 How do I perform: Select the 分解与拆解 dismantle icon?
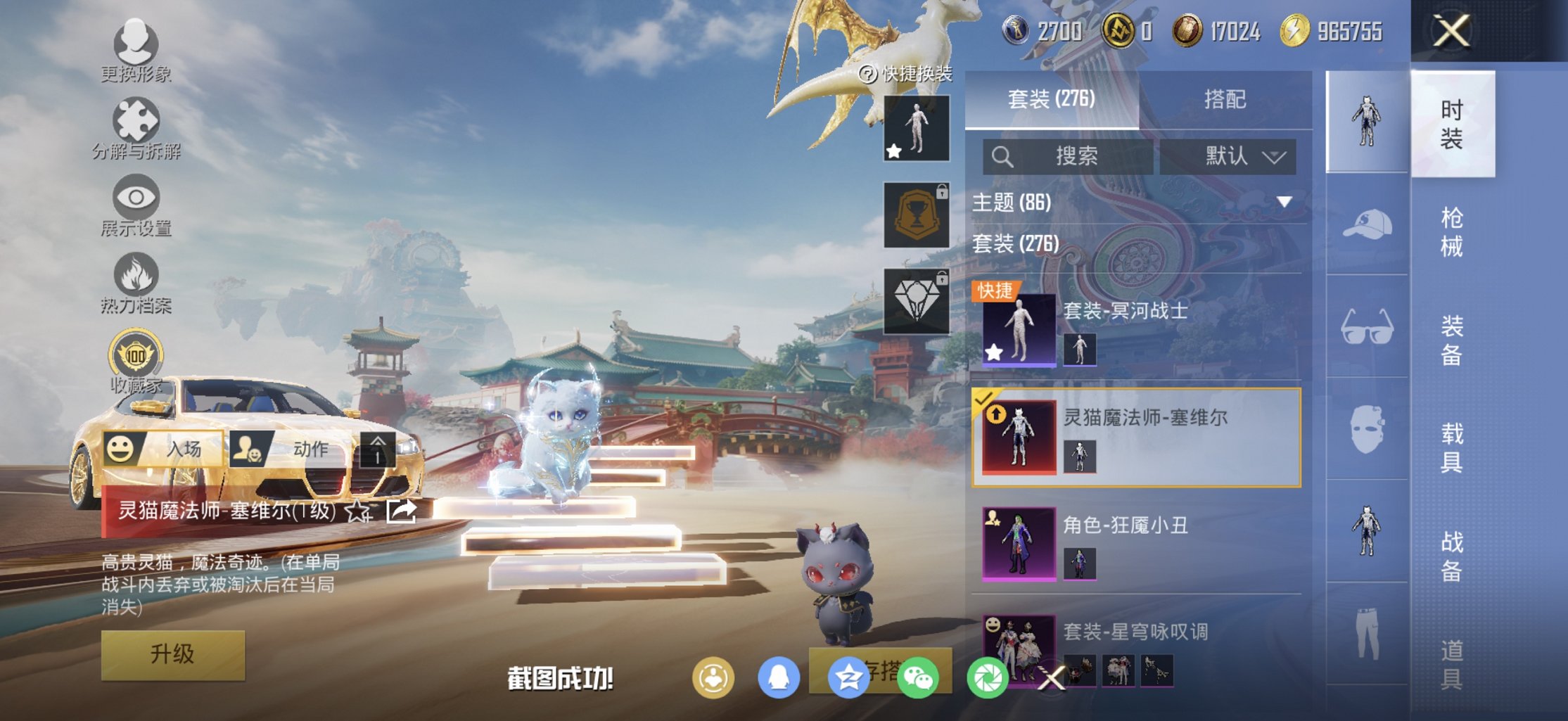pos(138,120)
